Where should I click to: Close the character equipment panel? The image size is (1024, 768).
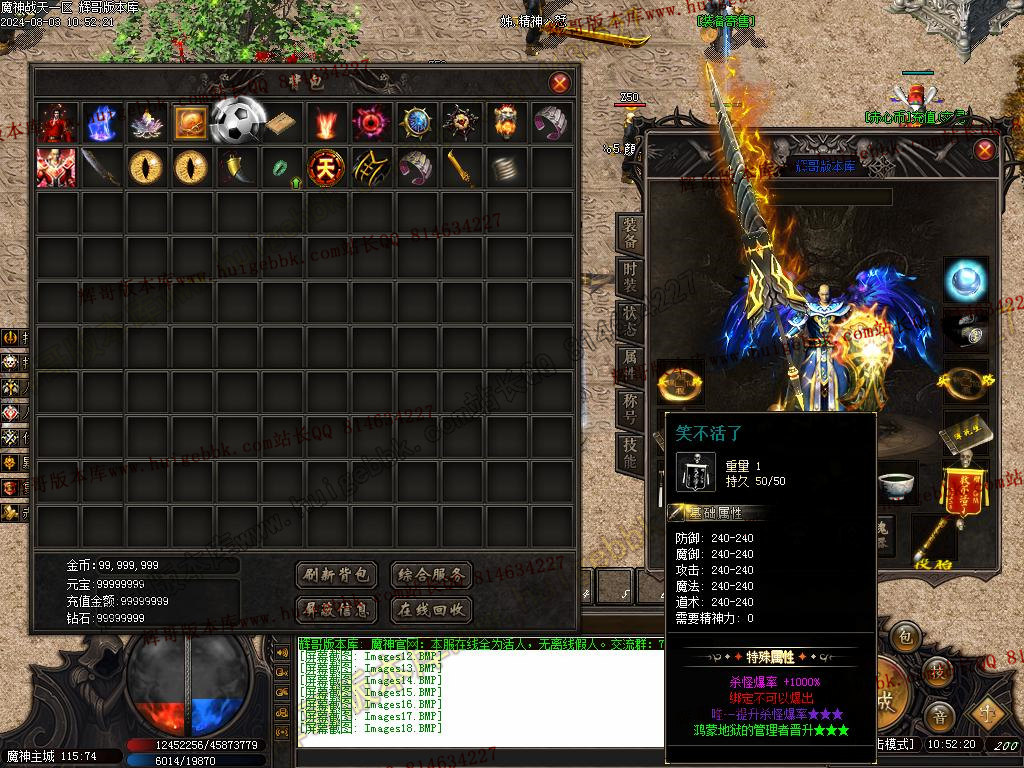click(x=985, y=150)
